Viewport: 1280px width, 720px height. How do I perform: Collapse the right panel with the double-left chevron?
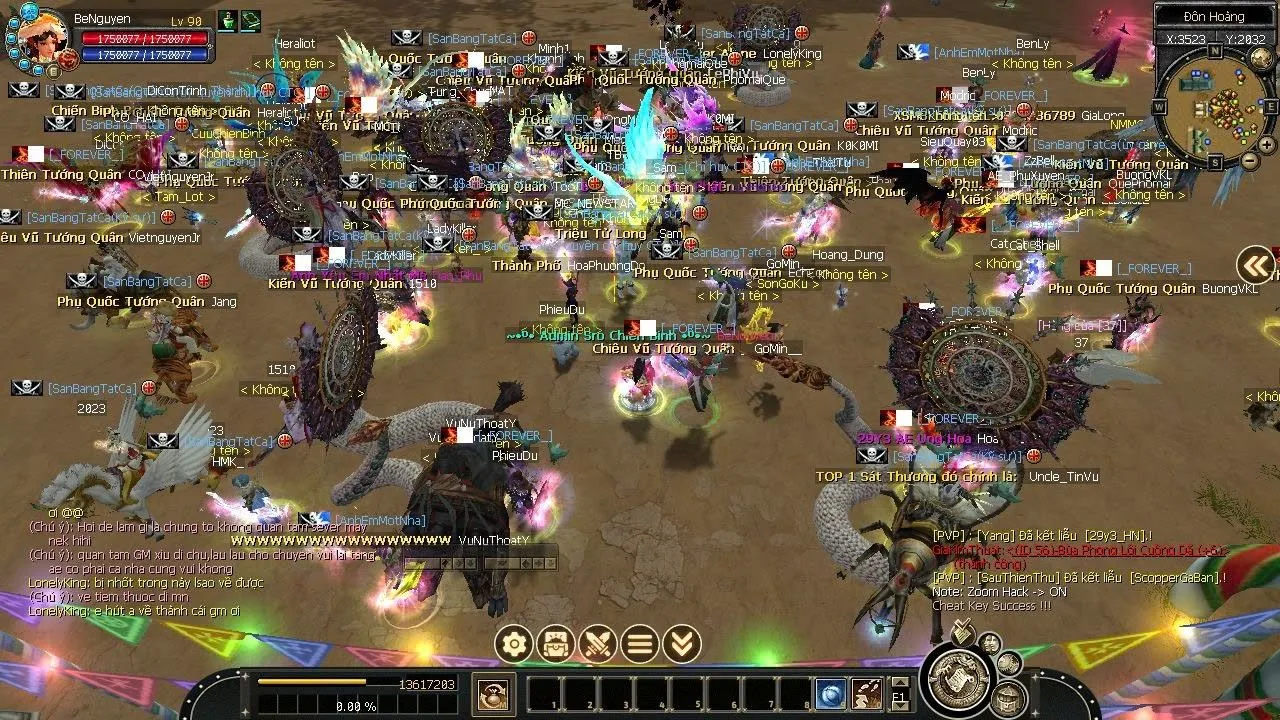coord(1256,265)
